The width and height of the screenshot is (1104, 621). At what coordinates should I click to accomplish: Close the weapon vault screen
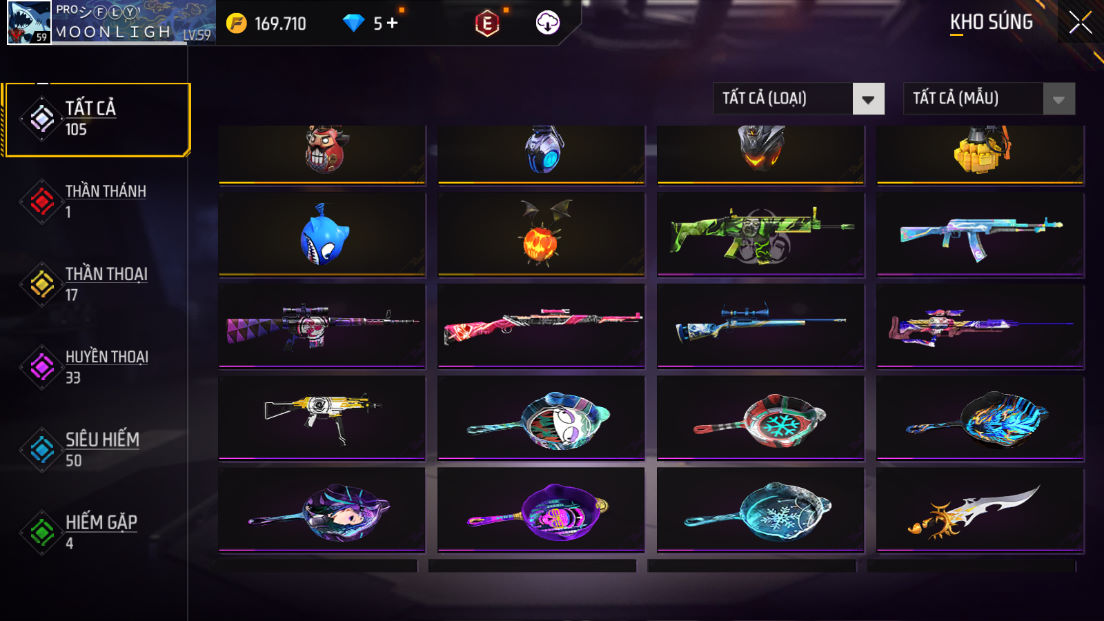pyautogui.click(x=1080, y=22)
